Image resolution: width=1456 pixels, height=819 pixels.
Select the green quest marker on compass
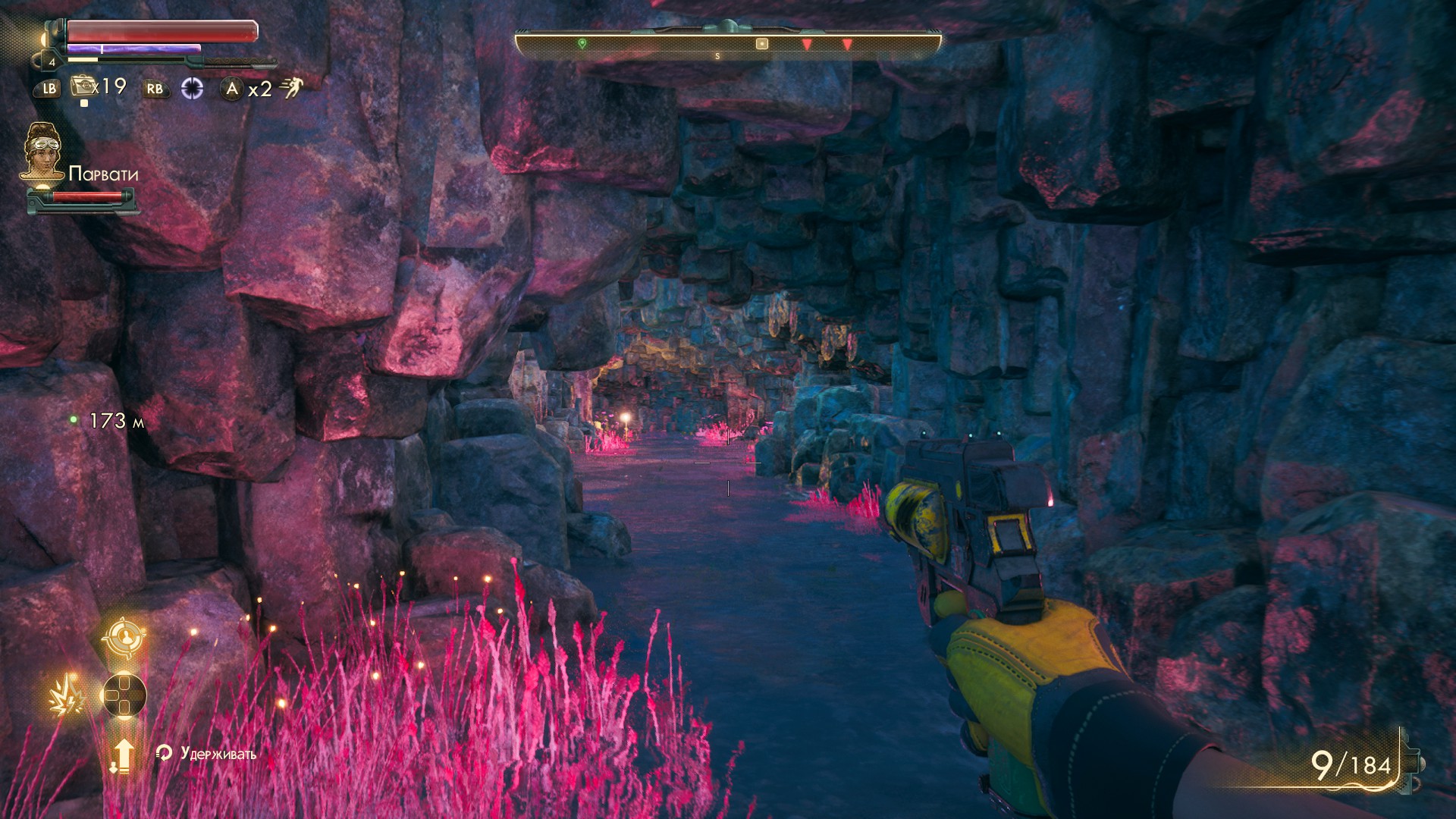(x=582, y=44)
